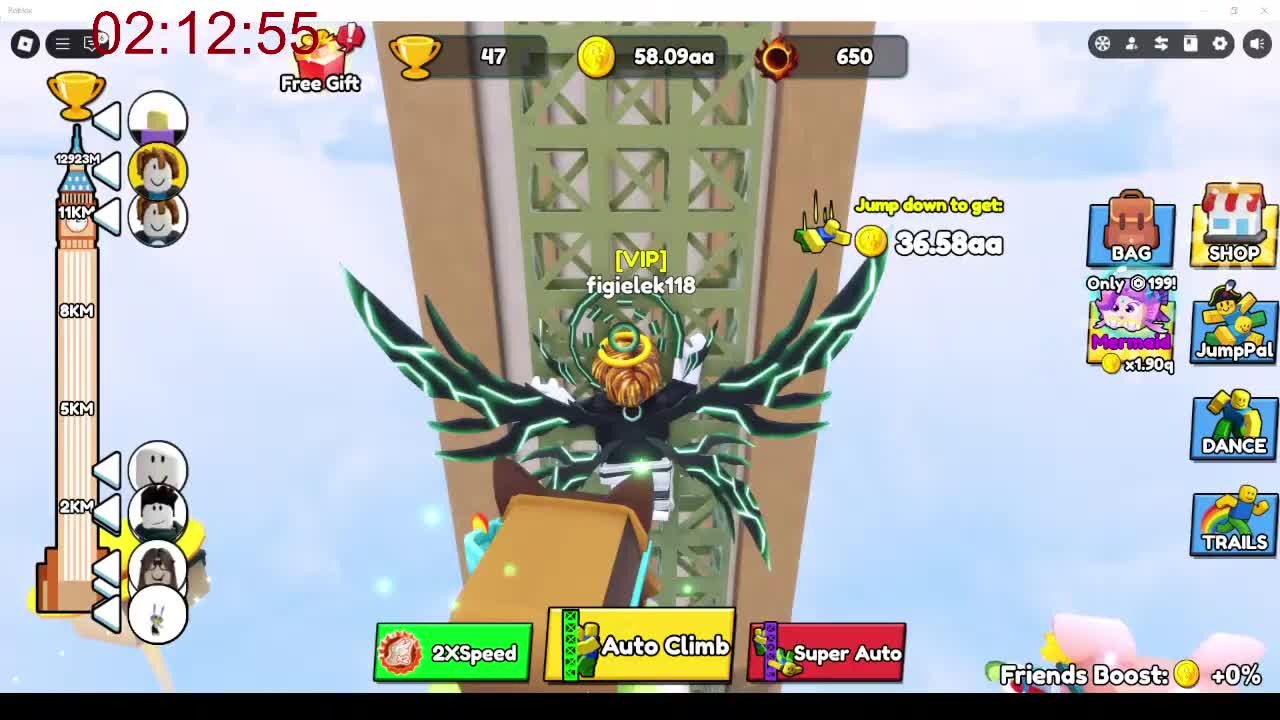Activate the 2XSpeed boost
The width and height of the screenshot is (1280, 720).
pos(453,653)
